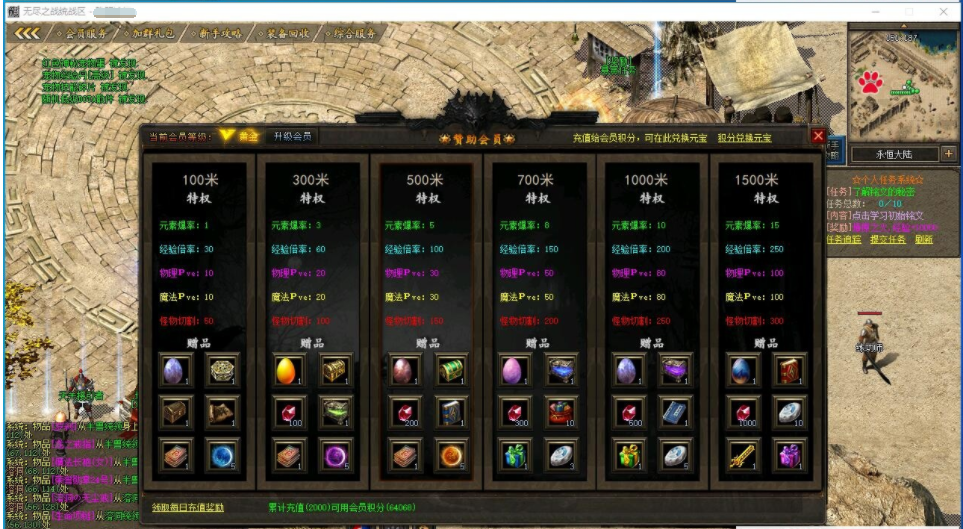
Task: Open the 综合服务 general services menu
Action: coord(355,33)
